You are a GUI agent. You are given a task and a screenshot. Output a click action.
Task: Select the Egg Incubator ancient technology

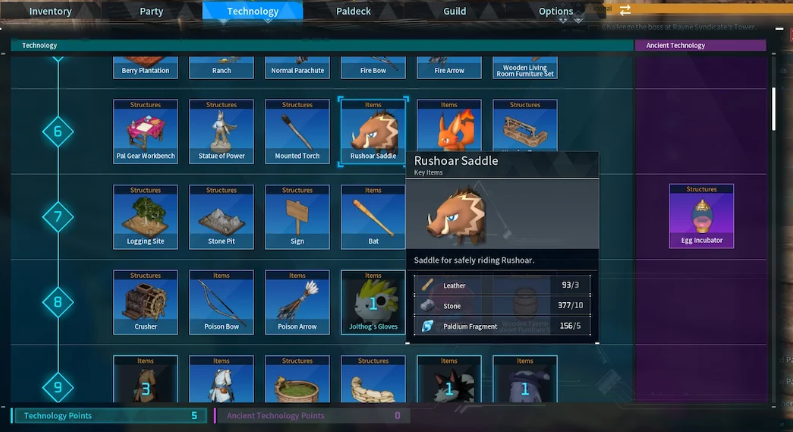coord(701,215)
